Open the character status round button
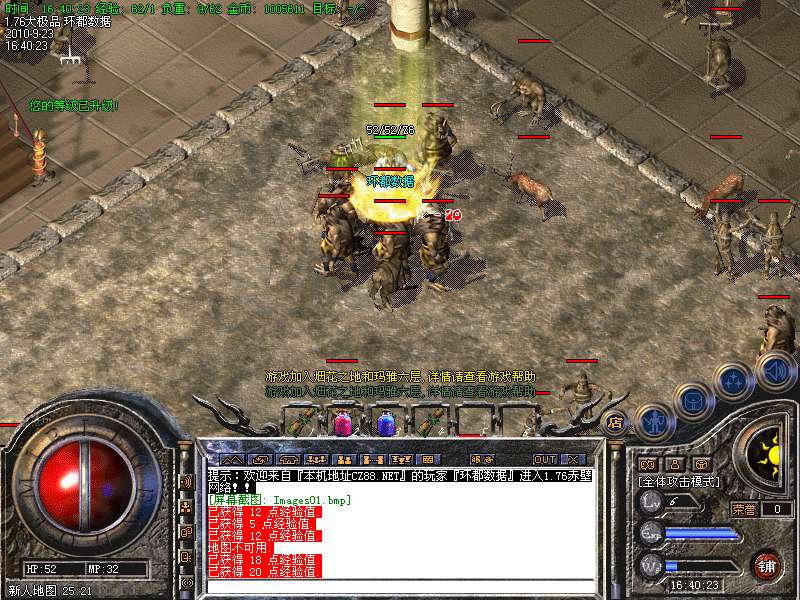Screen dimensions: 800x600 point(652,420)
